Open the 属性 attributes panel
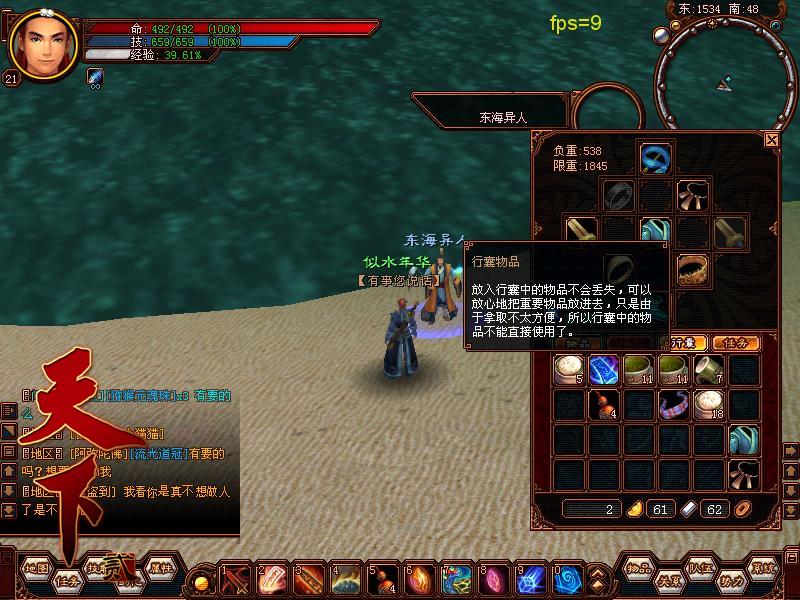 point(160,567)
